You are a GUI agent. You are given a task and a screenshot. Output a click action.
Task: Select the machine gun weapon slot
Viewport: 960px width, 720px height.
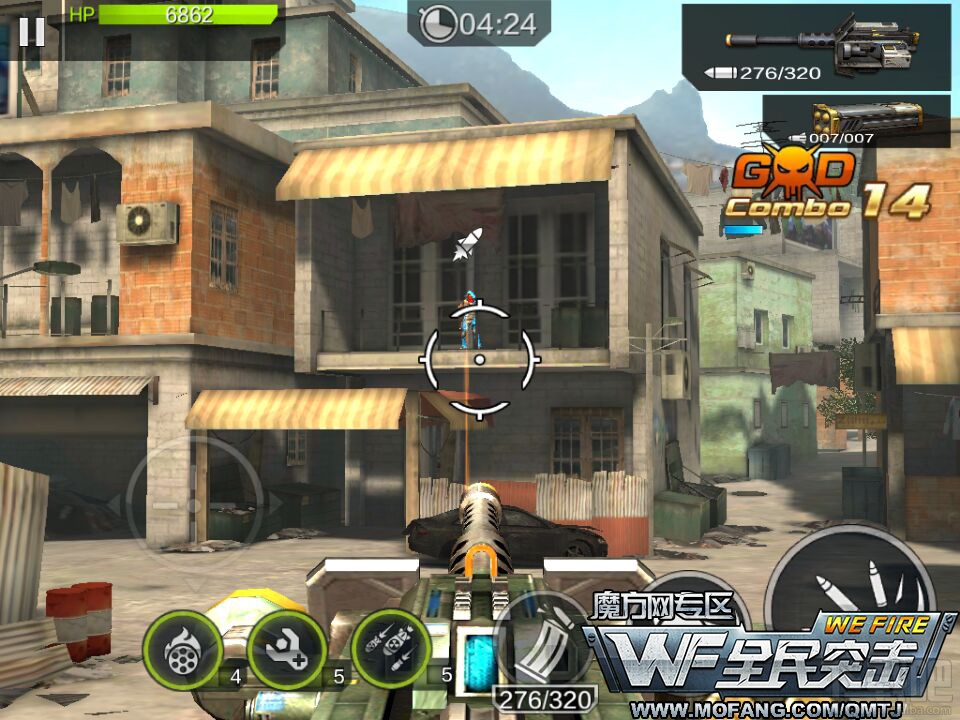point(815,47)
